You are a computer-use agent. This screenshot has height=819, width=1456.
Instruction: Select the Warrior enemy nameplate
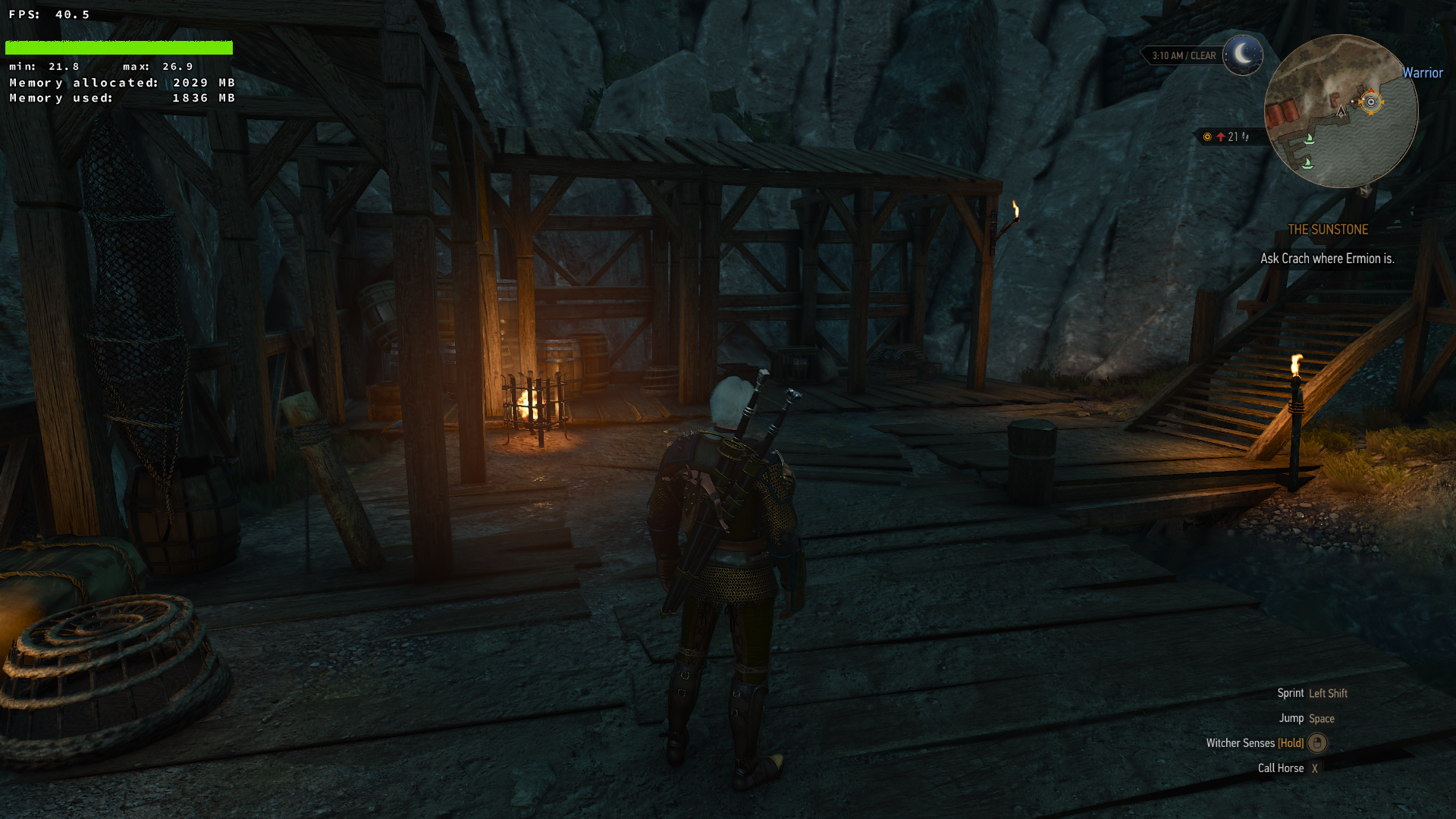1423,74
